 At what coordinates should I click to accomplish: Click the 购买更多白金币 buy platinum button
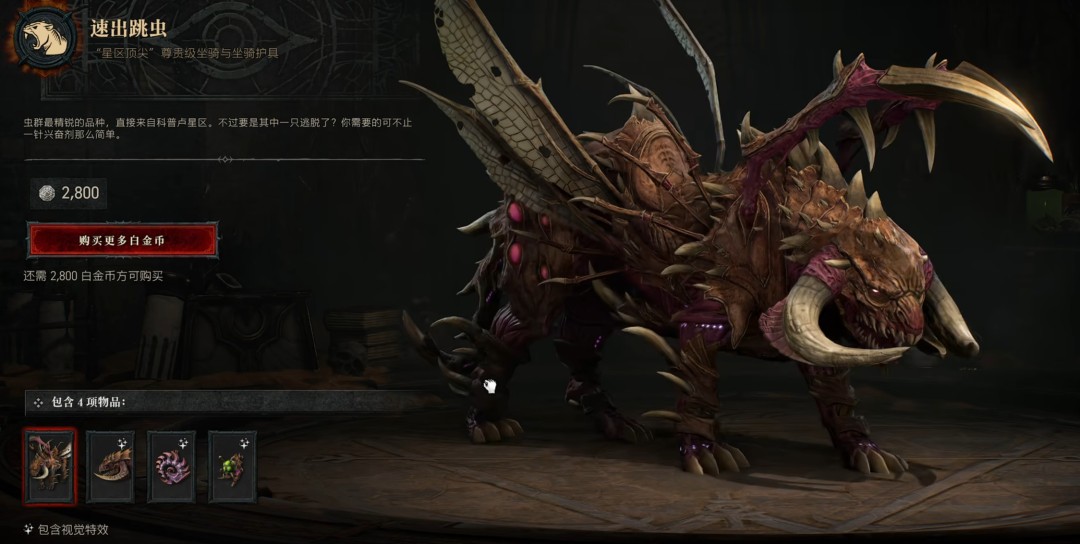click(x=122, y=240)
